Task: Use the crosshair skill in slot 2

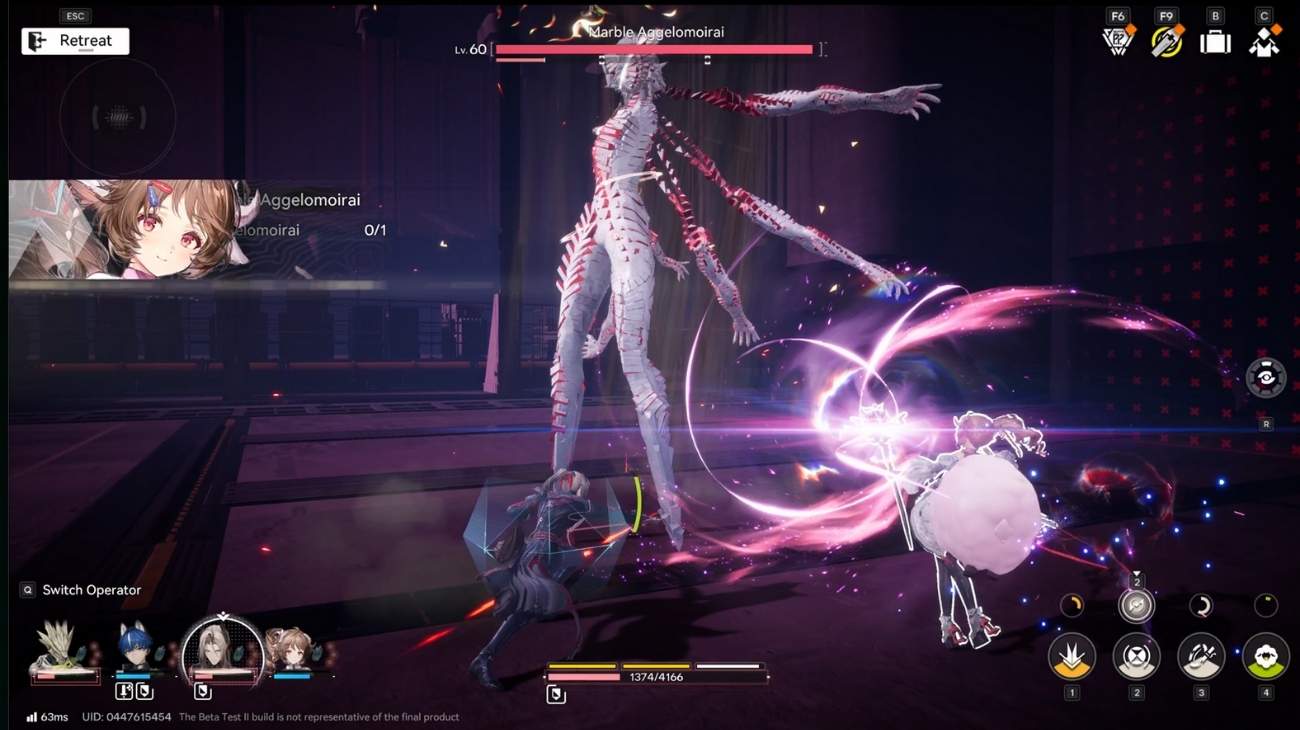Action: coord(1137,658)
